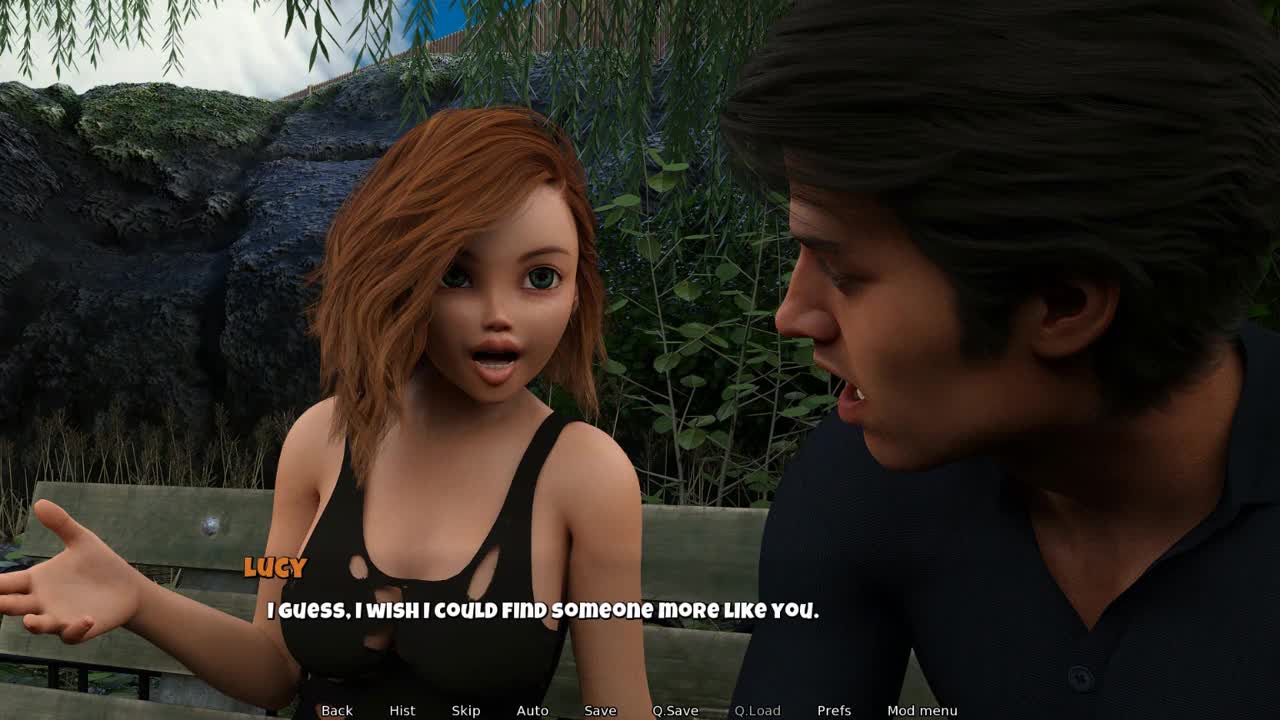Open Prefs settings
The height and width of the screenshot is (720, 1280).
834,710
